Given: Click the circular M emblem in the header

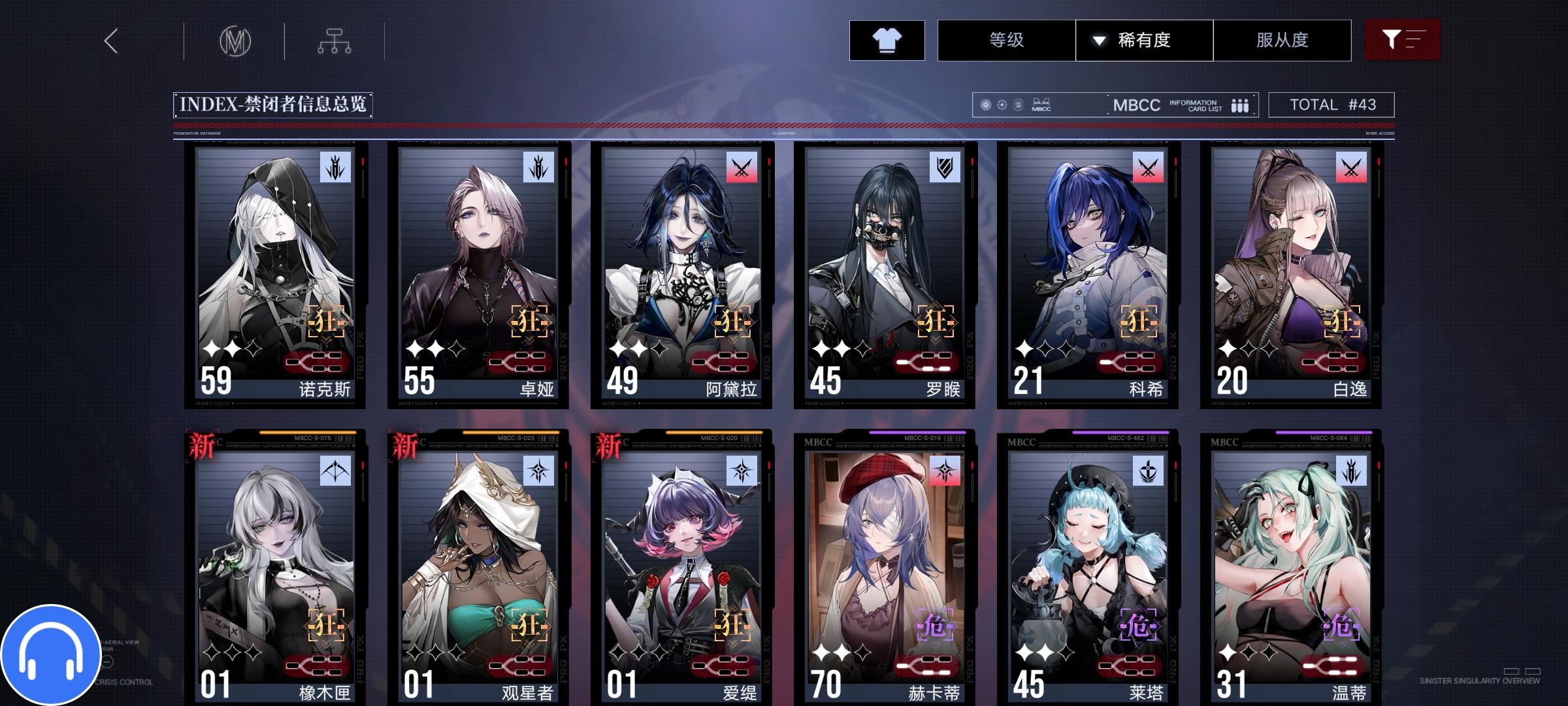Looking at the screenshot, I should coord(237,40).
